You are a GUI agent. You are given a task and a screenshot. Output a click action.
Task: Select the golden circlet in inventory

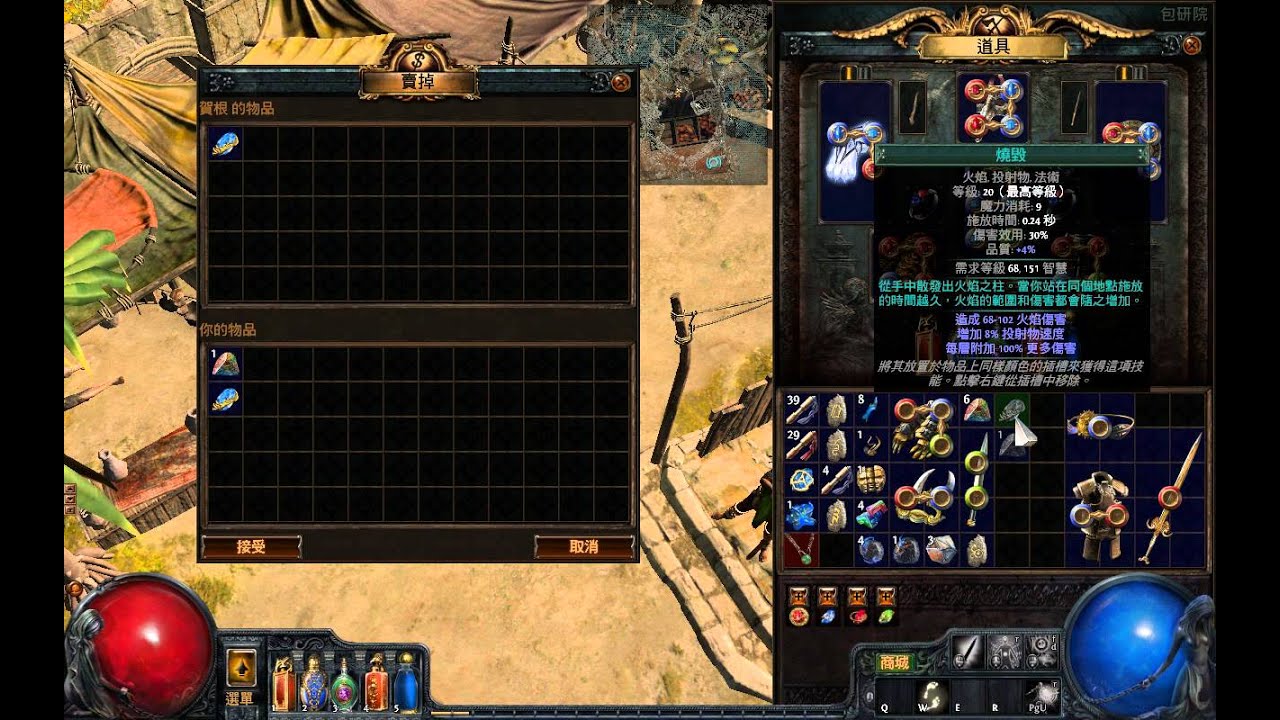[1098, 426]
